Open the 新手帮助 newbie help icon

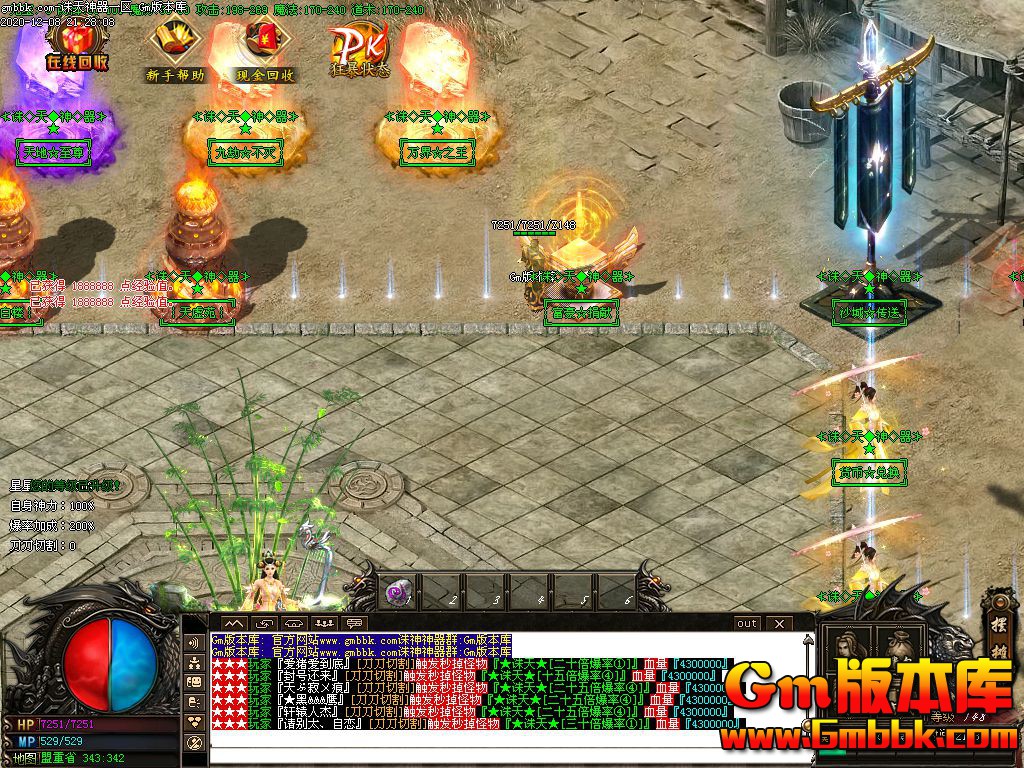(x=174, y=48)
